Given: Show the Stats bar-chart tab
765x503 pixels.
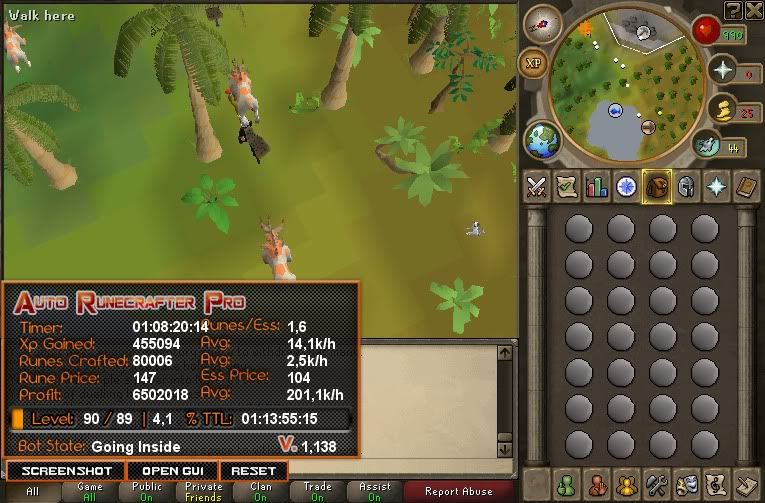Looking at the screenshot, I should pos(597,187).
